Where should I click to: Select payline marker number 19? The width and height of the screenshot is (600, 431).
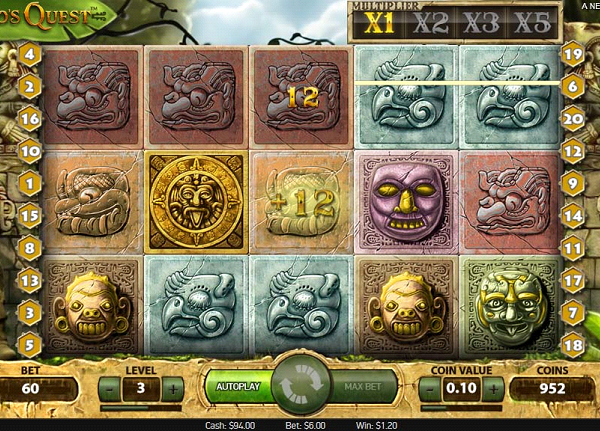[x=572, y=54]
